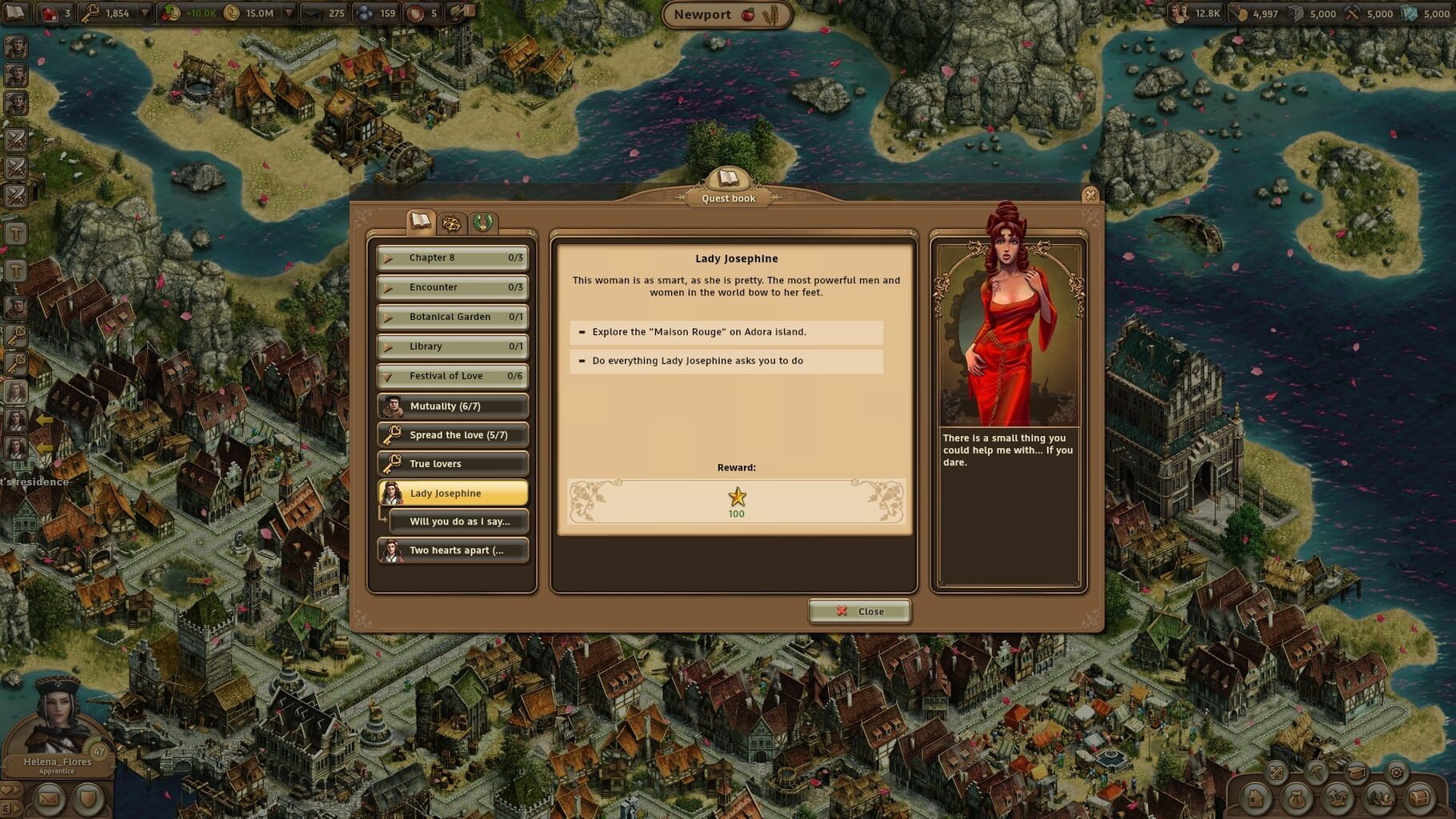The height and width of the screenshot is (819, 1456).
Task: Toggle the first sword combat icon on left sidebar
Action: pyautogui.click(x=14, y=138)
